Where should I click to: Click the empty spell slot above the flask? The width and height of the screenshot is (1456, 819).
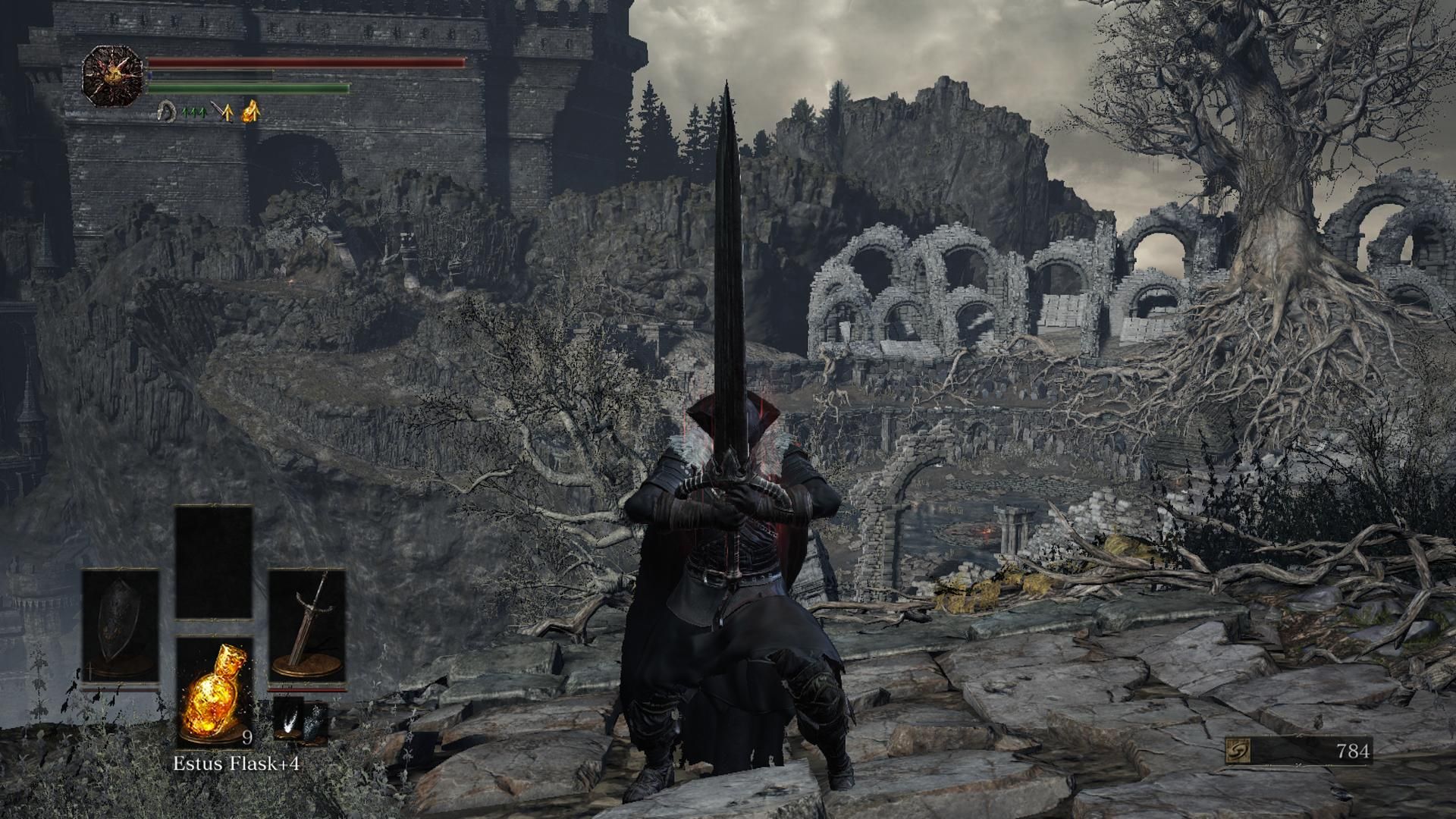(x=214, y=562)
